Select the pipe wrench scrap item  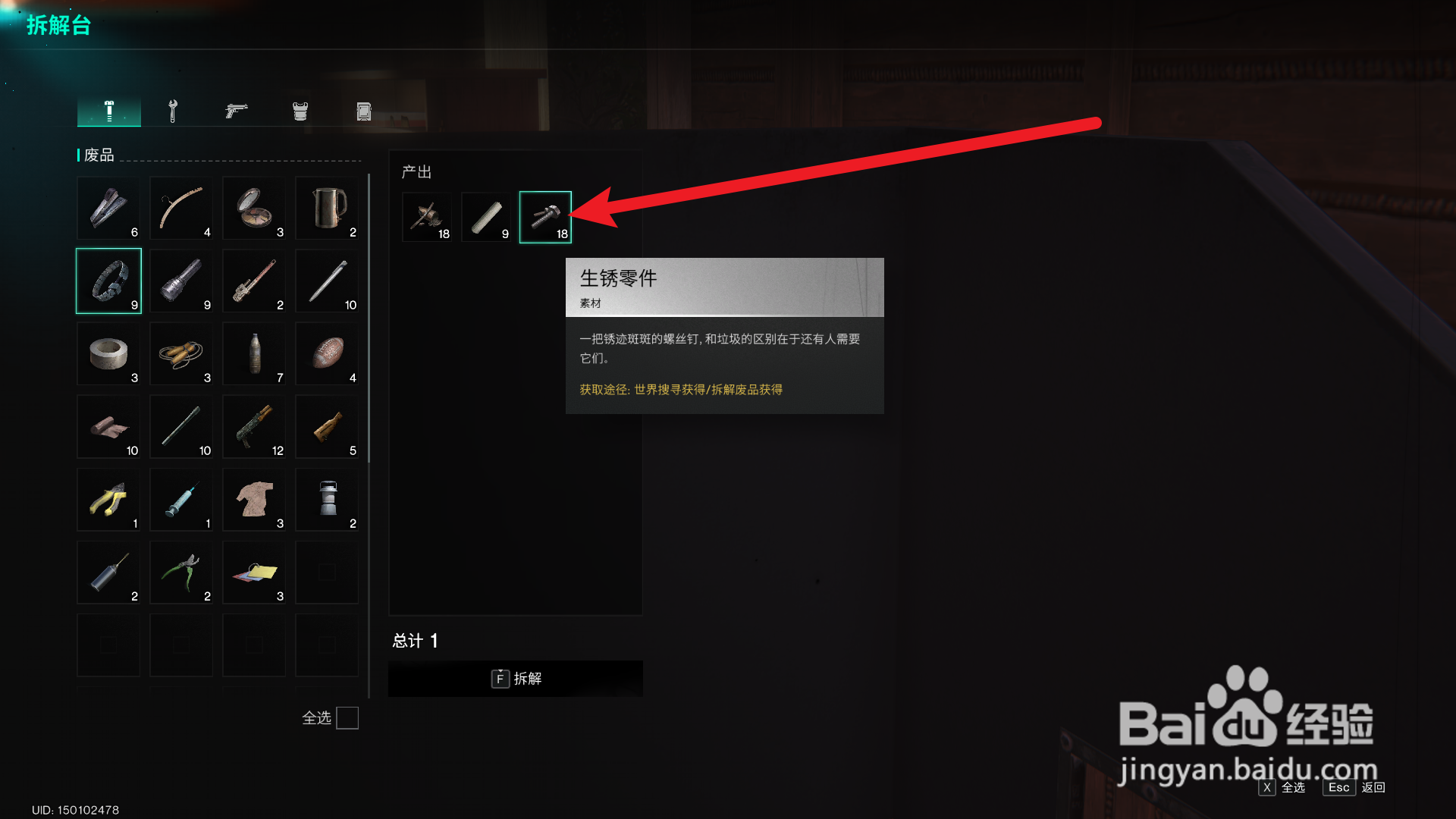pos(254,281)
